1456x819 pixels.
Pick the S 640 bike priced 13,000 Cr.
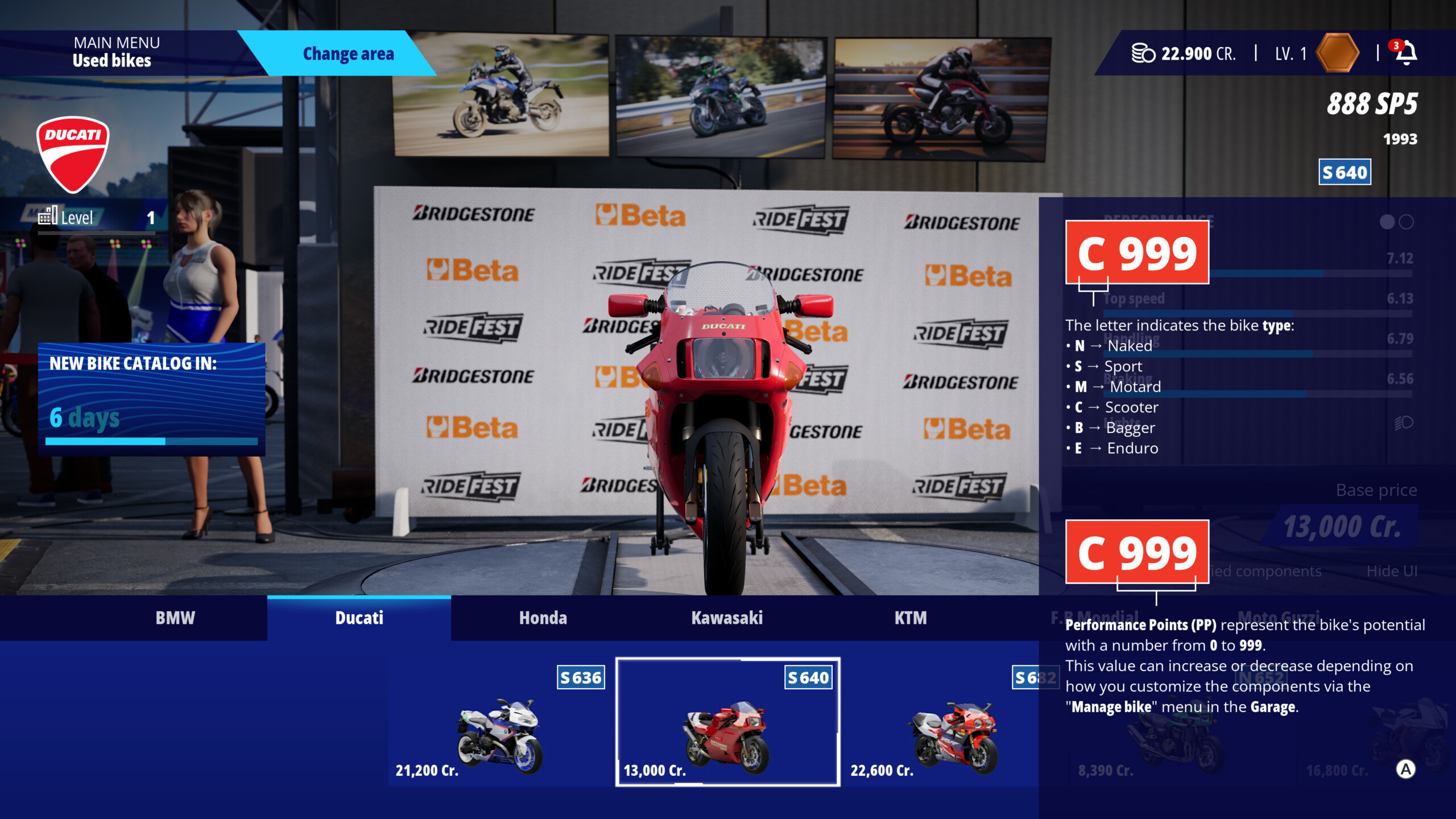tap(727, 722)
